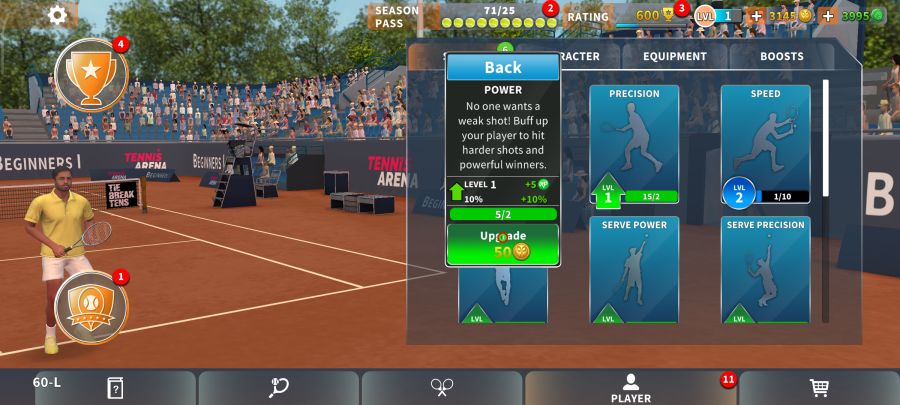Open the Player tab in bottom bar

[631, 388]
